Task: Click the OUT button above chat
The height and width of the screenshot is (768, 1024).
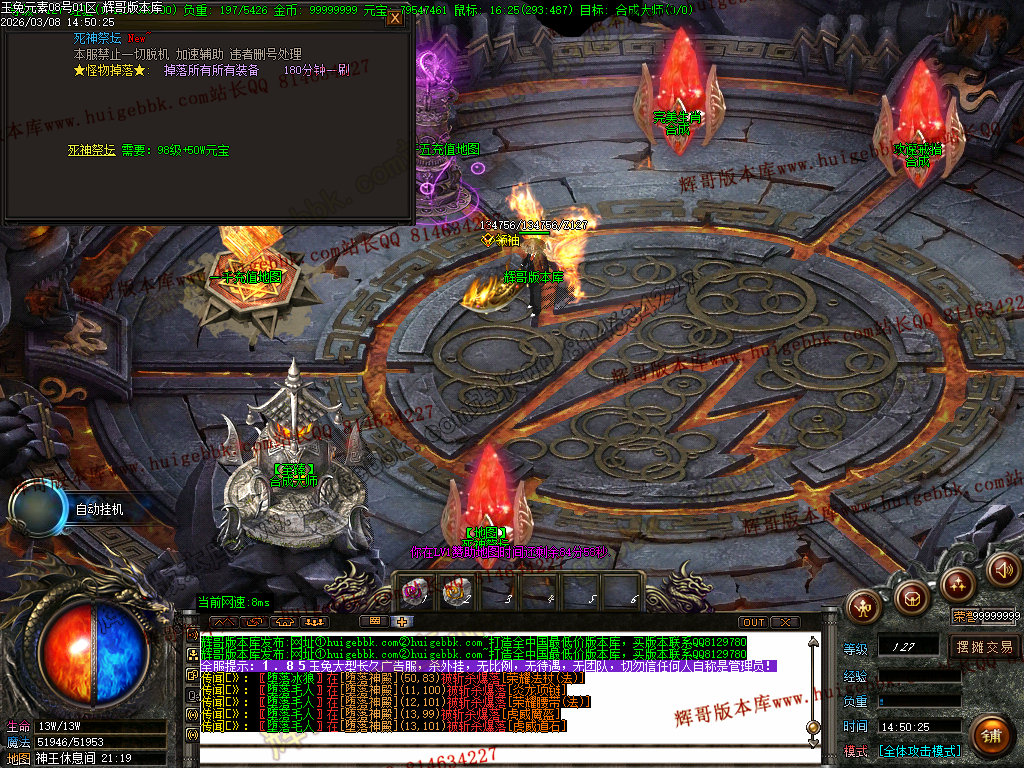Action: click(x=755, y=622)
